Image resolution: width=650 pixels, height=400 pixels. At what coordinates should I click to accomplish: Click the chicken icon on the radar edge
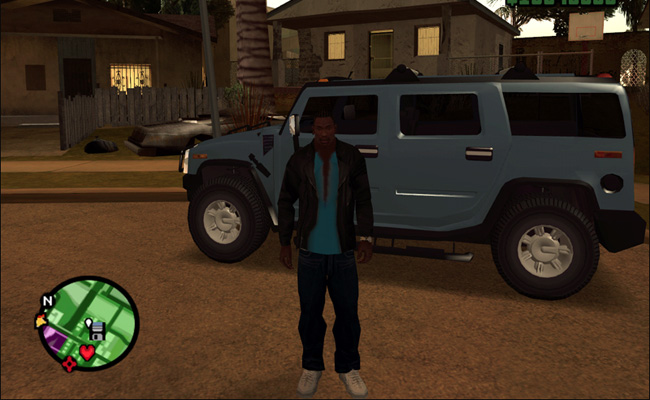(x=41, y=321)
